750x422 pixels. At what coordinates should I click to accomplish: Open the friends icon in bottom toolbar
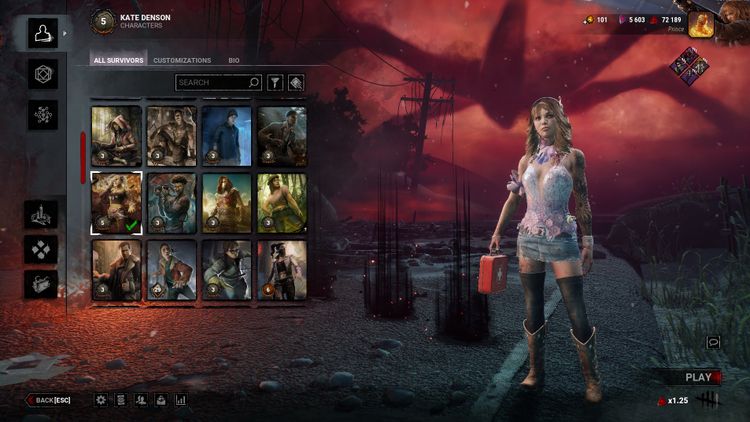coord(141,400)
